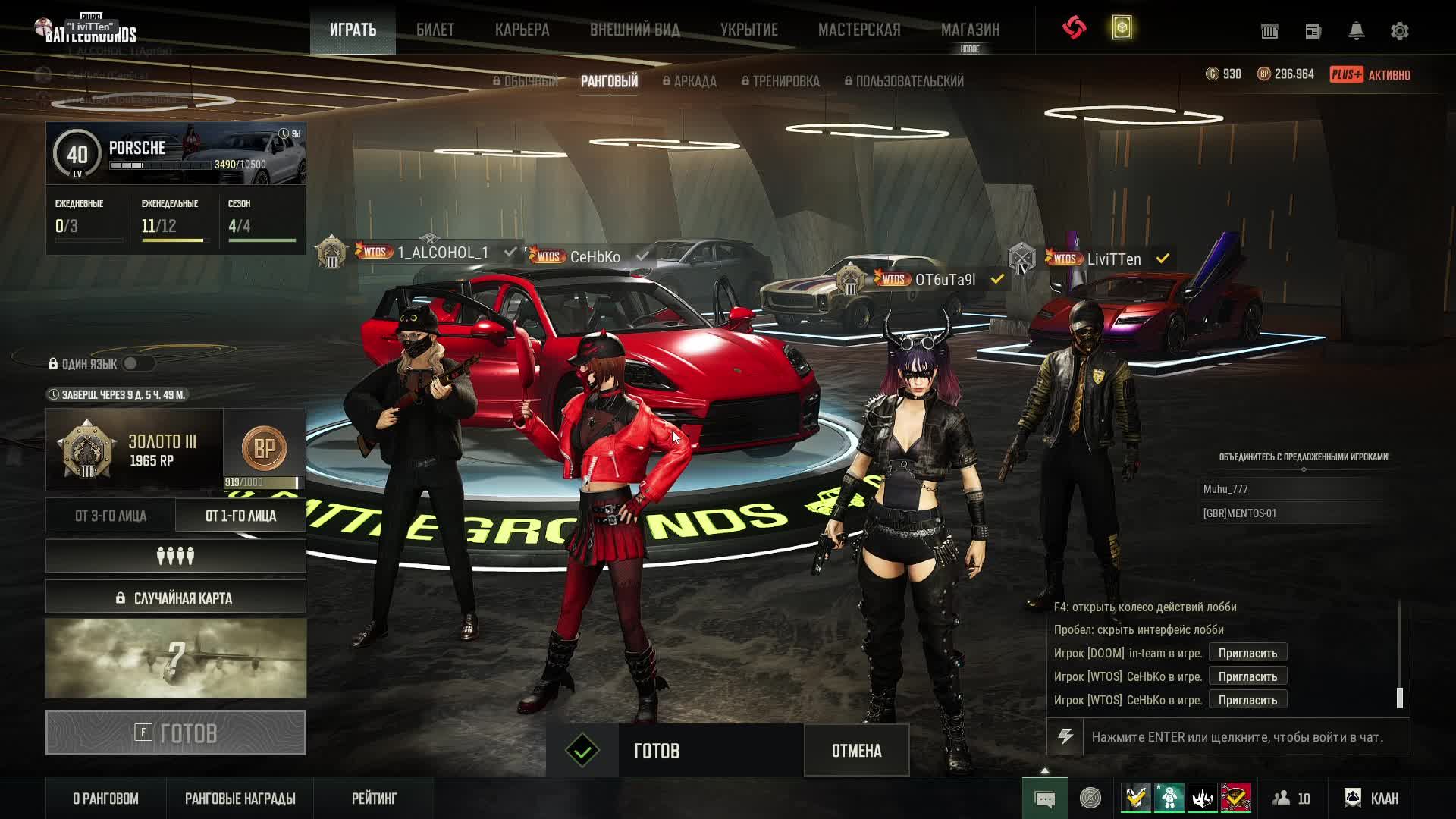Open the ВНЕШНИЙ ВИД customization tab

click(x=635, y=30)
